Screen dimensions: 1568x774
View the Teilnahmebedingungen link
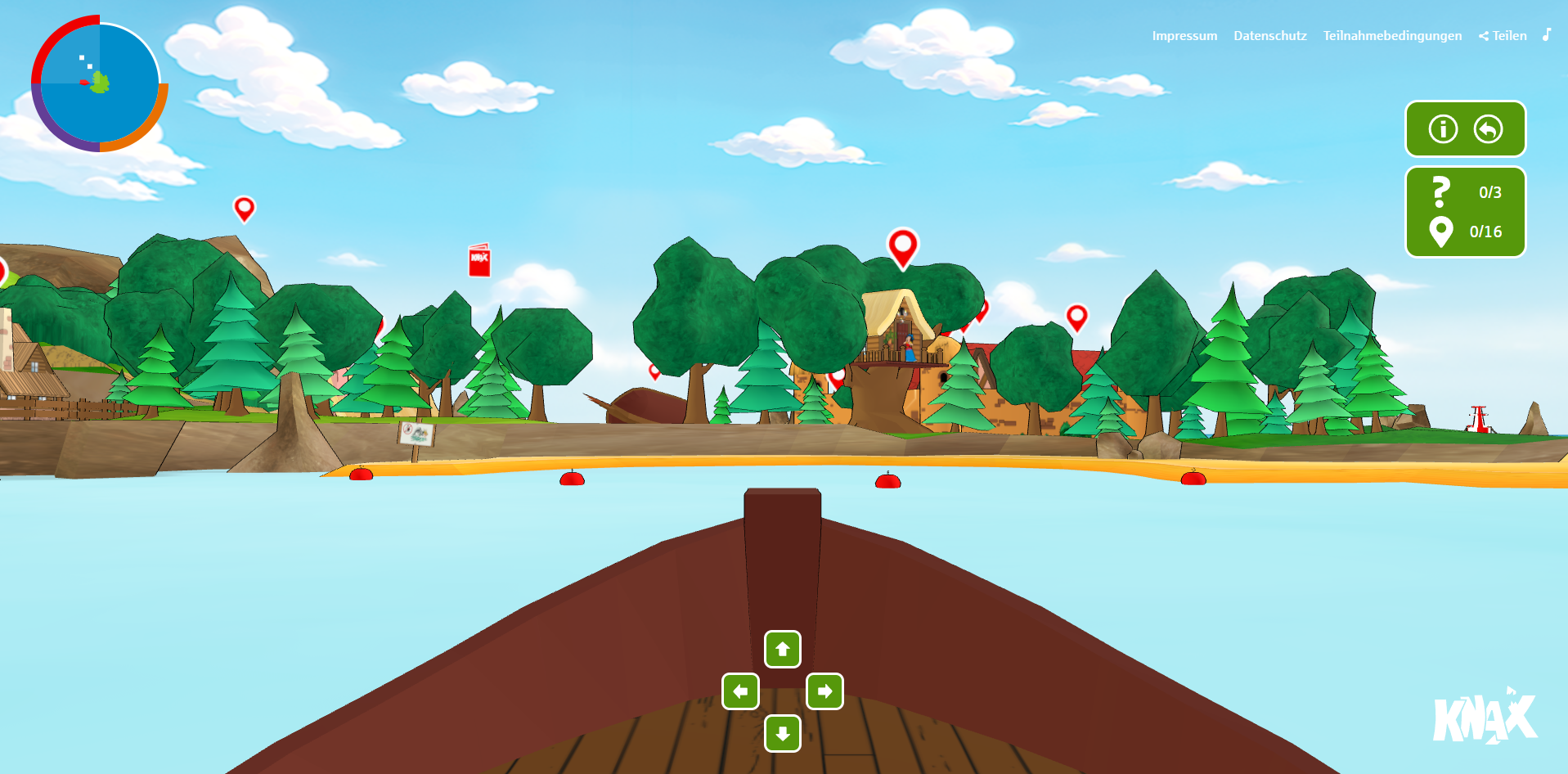click(1392, 36)
